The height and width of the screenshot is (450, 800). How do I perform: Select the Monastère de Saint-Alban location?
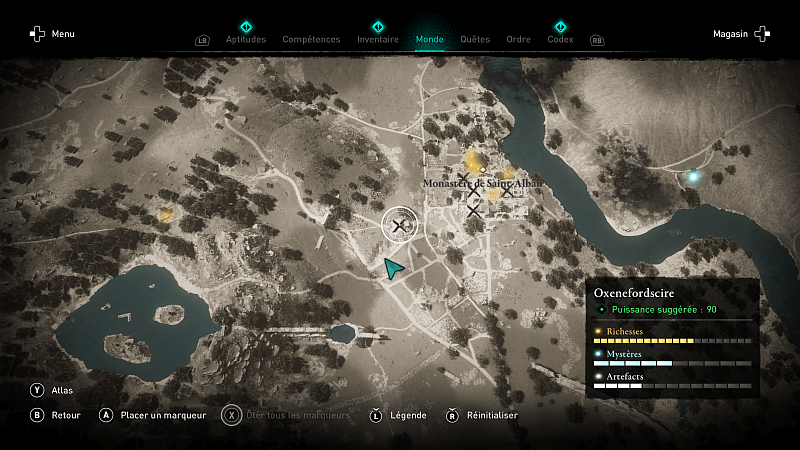coord(482,184)
